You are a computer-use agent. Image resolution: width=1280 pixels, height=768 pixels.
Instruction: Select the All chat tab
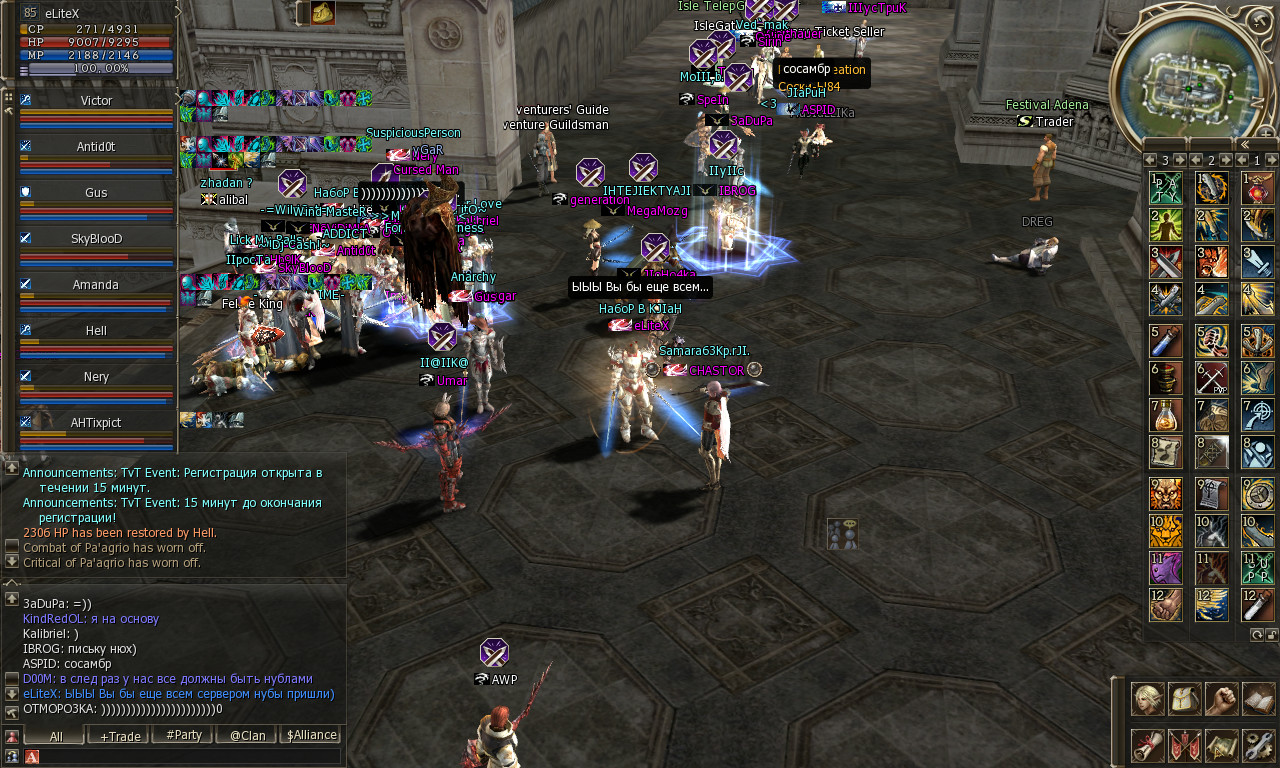tap(55, 735)
